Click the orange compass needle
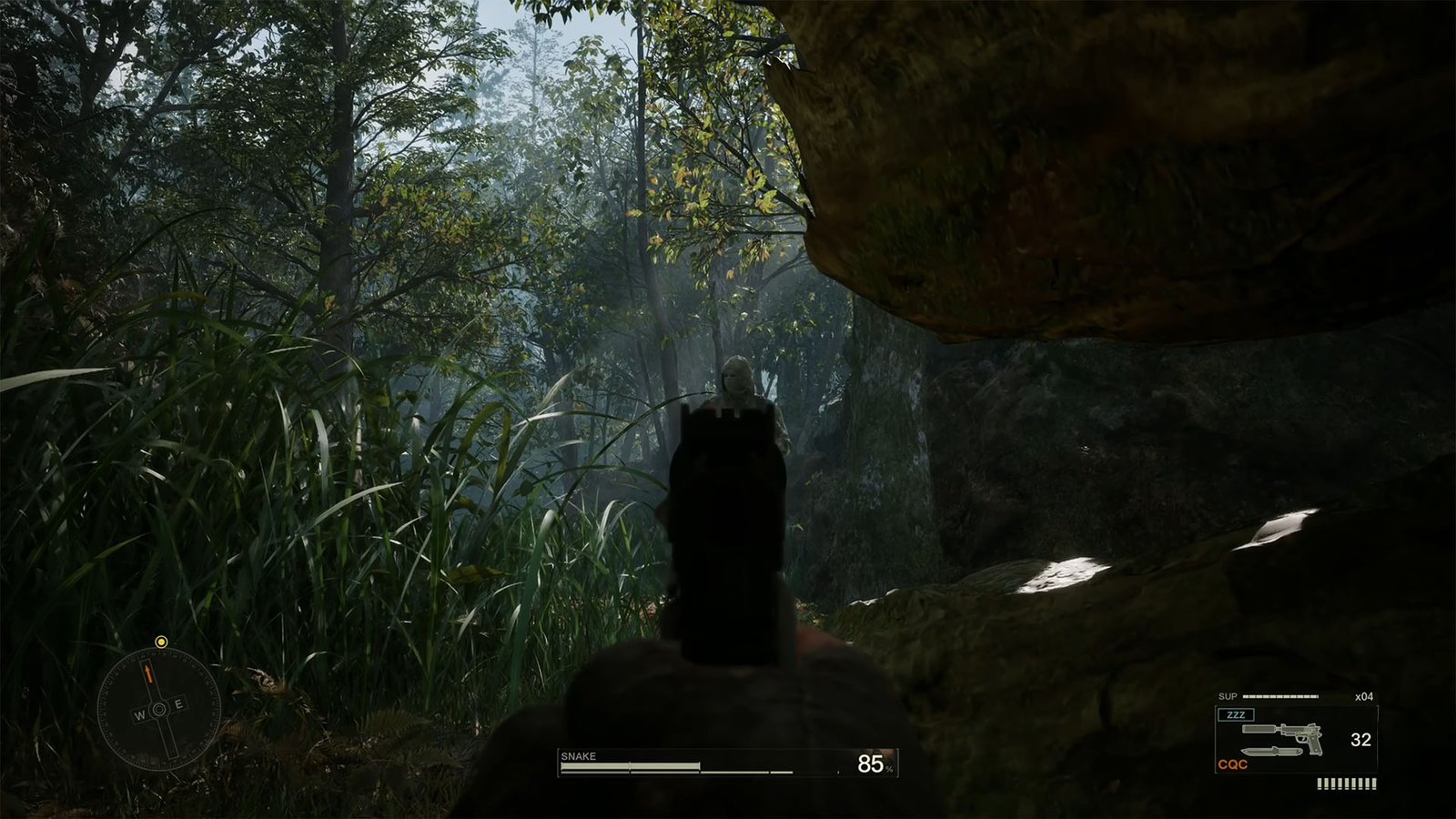The height and width of the screenshot is (819, 1456). point(149,671)
